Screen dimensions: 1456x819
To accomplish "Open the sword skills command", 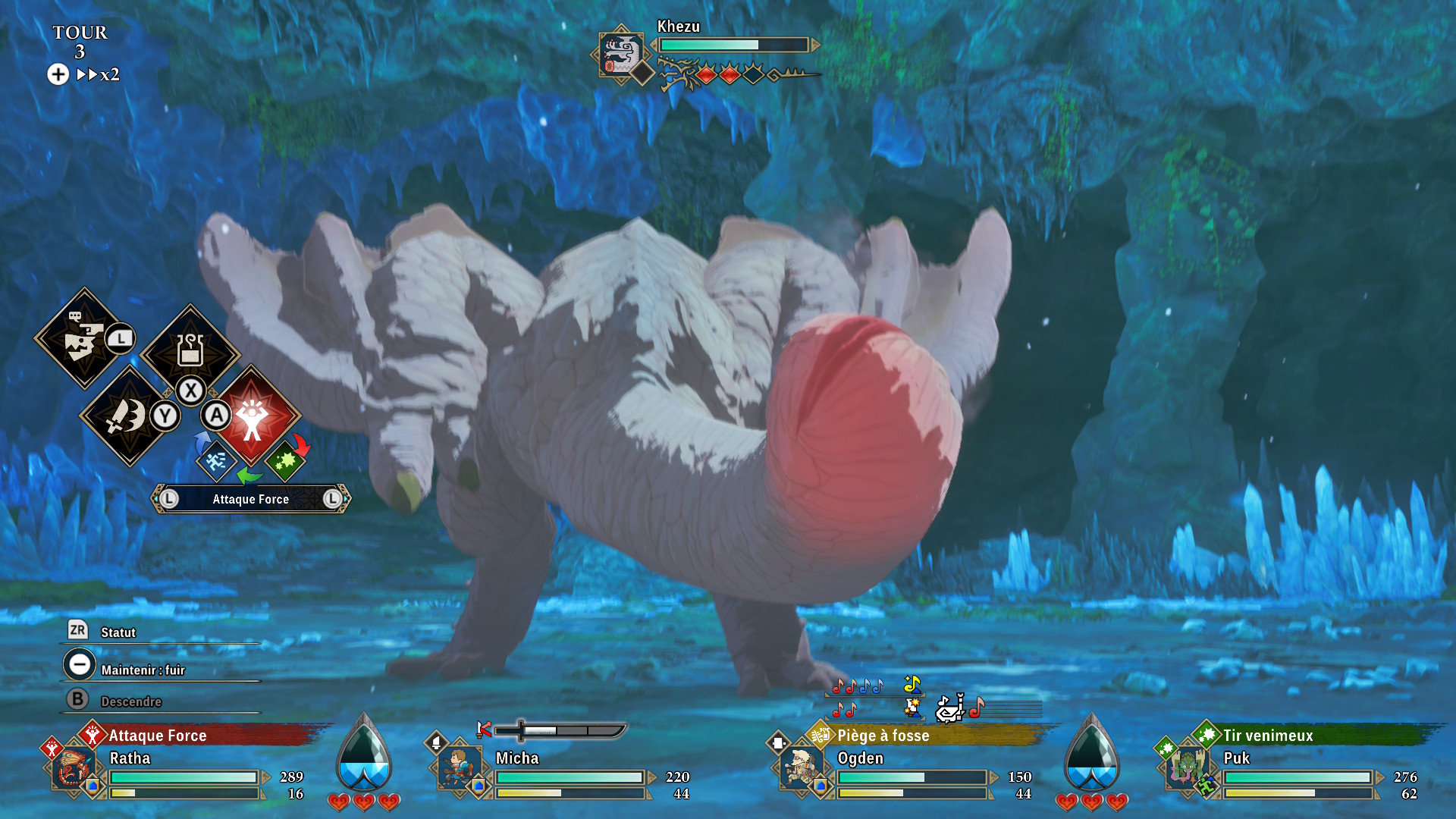I will [x=127, y=416].
